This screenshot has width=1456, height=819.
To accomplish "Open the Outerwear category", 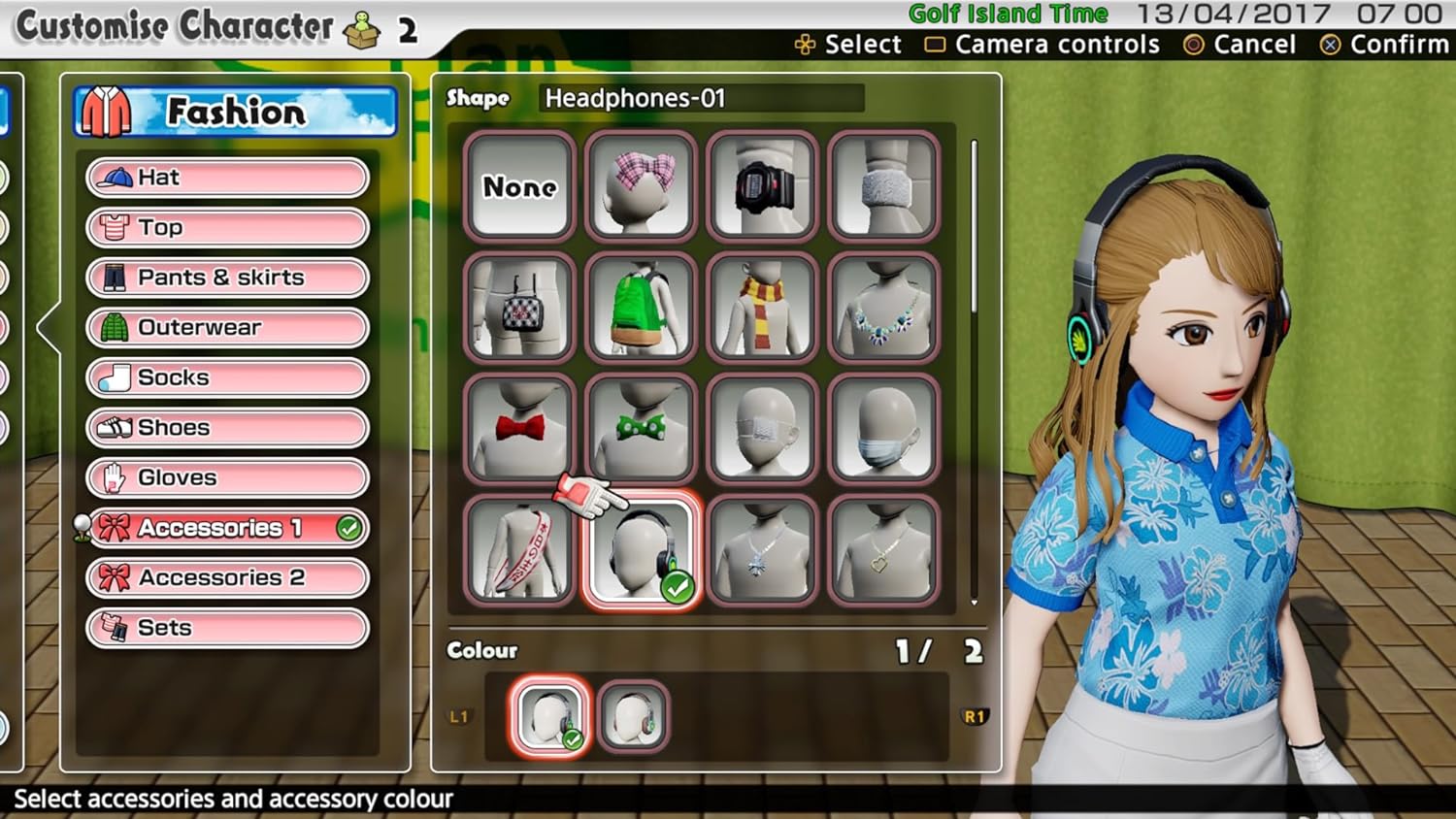I will point(227,328).
